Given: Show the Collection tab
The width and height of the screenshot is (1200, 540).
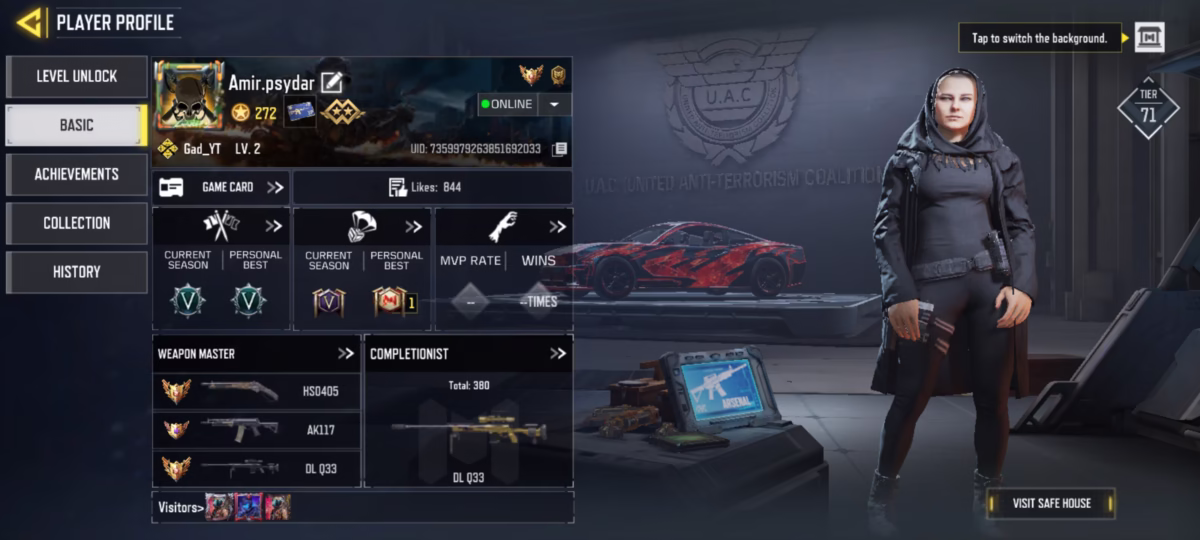Looking at the screenshot, I should pyautogui.click(x=77, y=223).
